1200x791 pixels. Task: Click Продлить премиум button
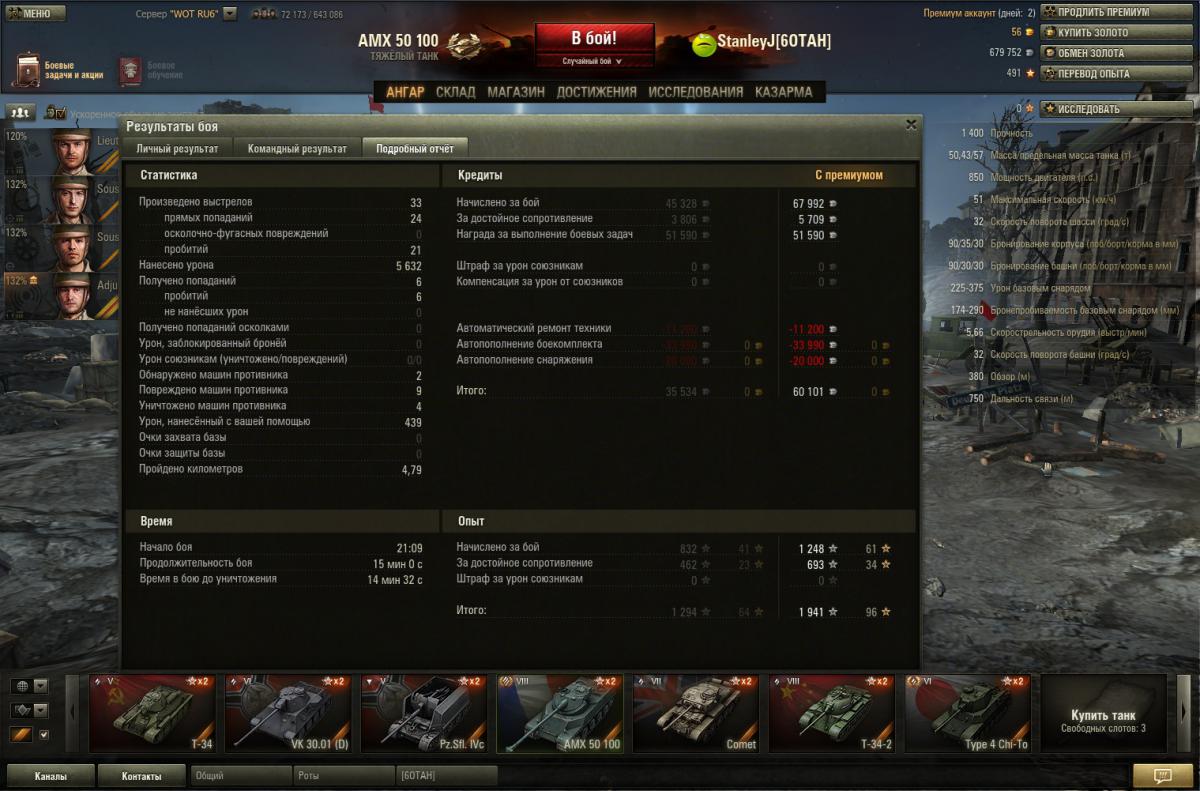pos(1103,12)
